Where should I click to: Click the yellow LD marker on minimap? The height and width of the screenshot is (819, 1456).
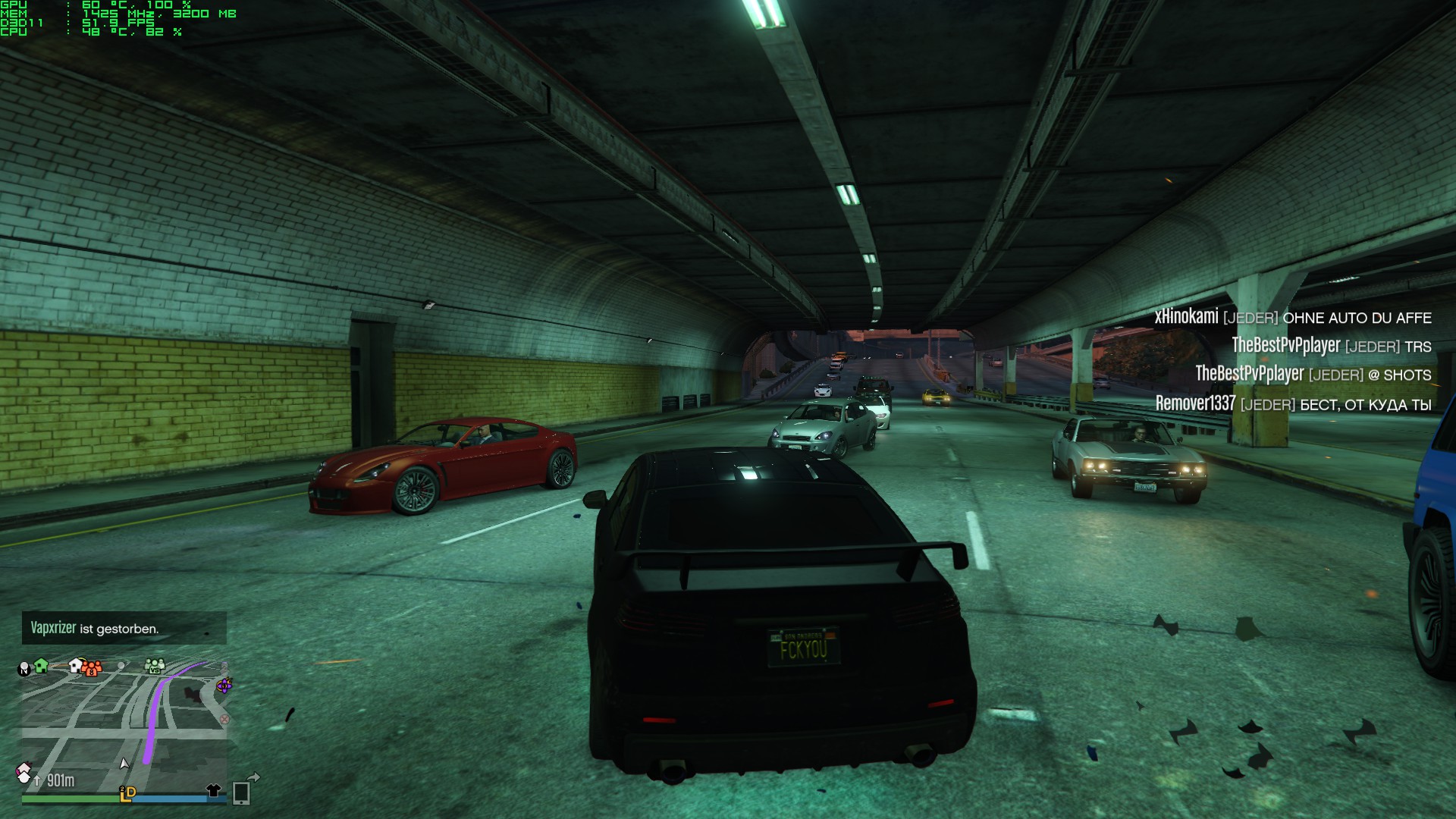pos(127,793)
